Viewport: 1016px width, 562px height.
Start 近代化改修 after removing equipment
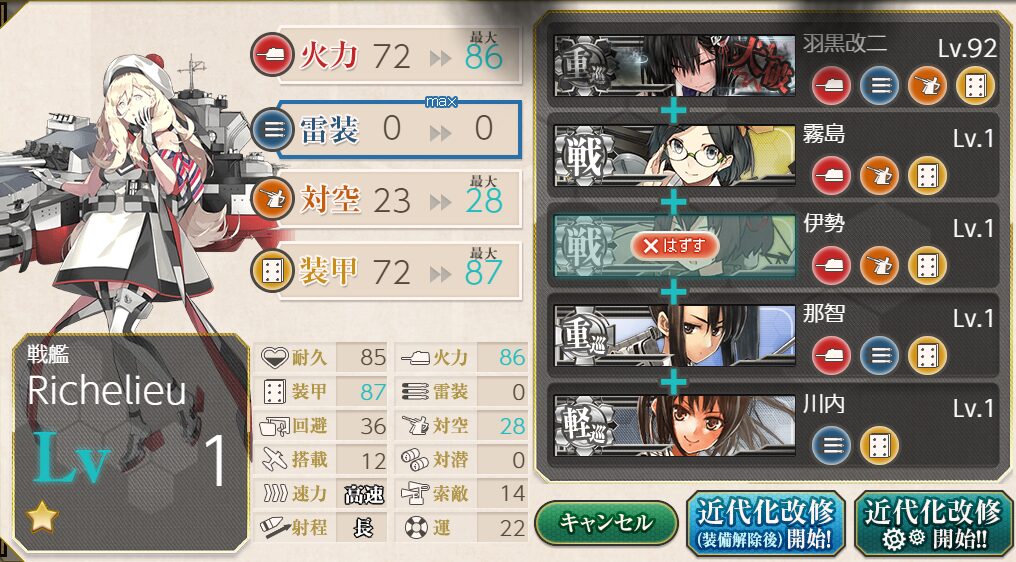765,523
